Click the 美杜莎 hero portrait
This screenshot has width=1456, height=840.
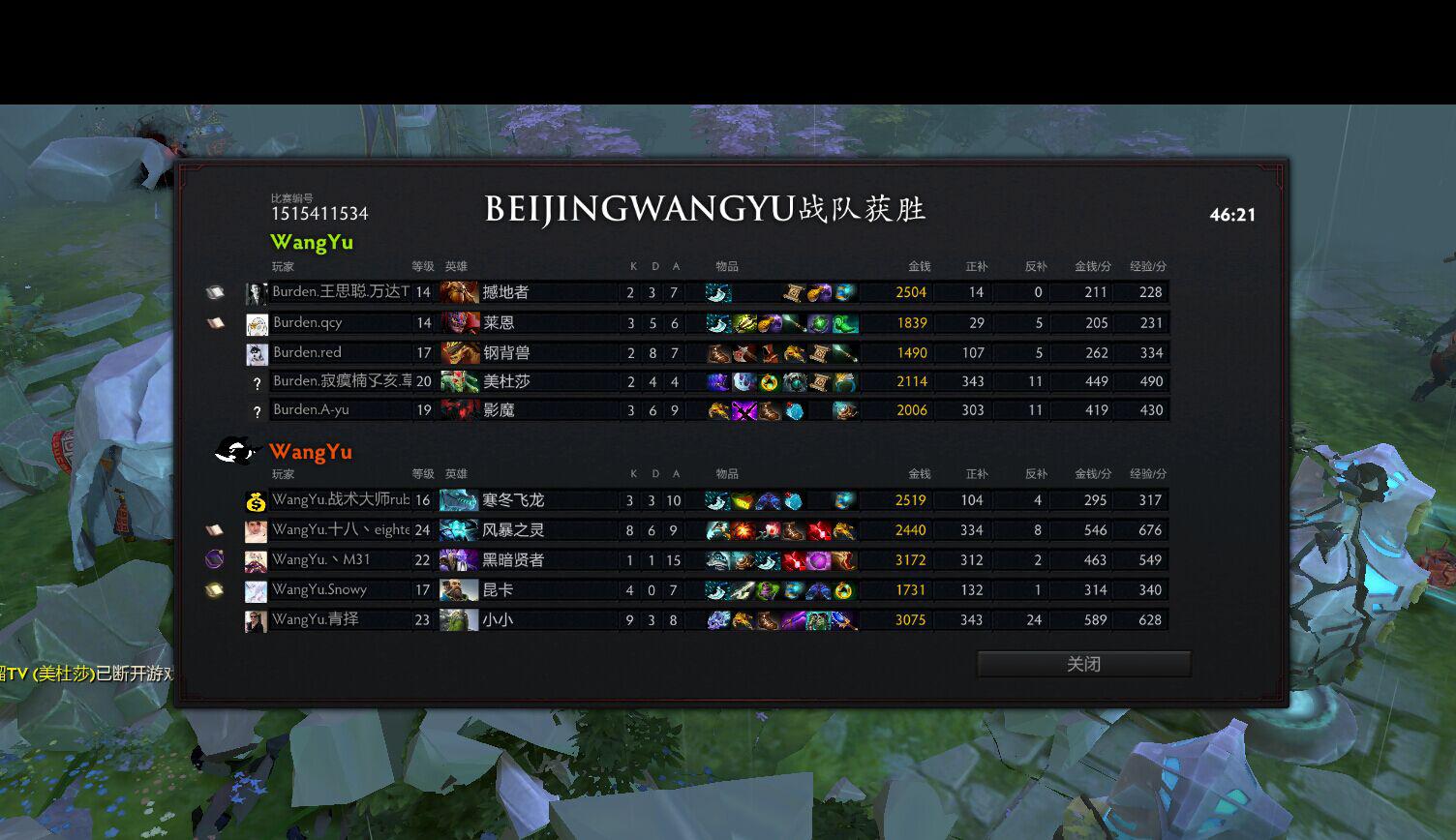click(459, 381)
